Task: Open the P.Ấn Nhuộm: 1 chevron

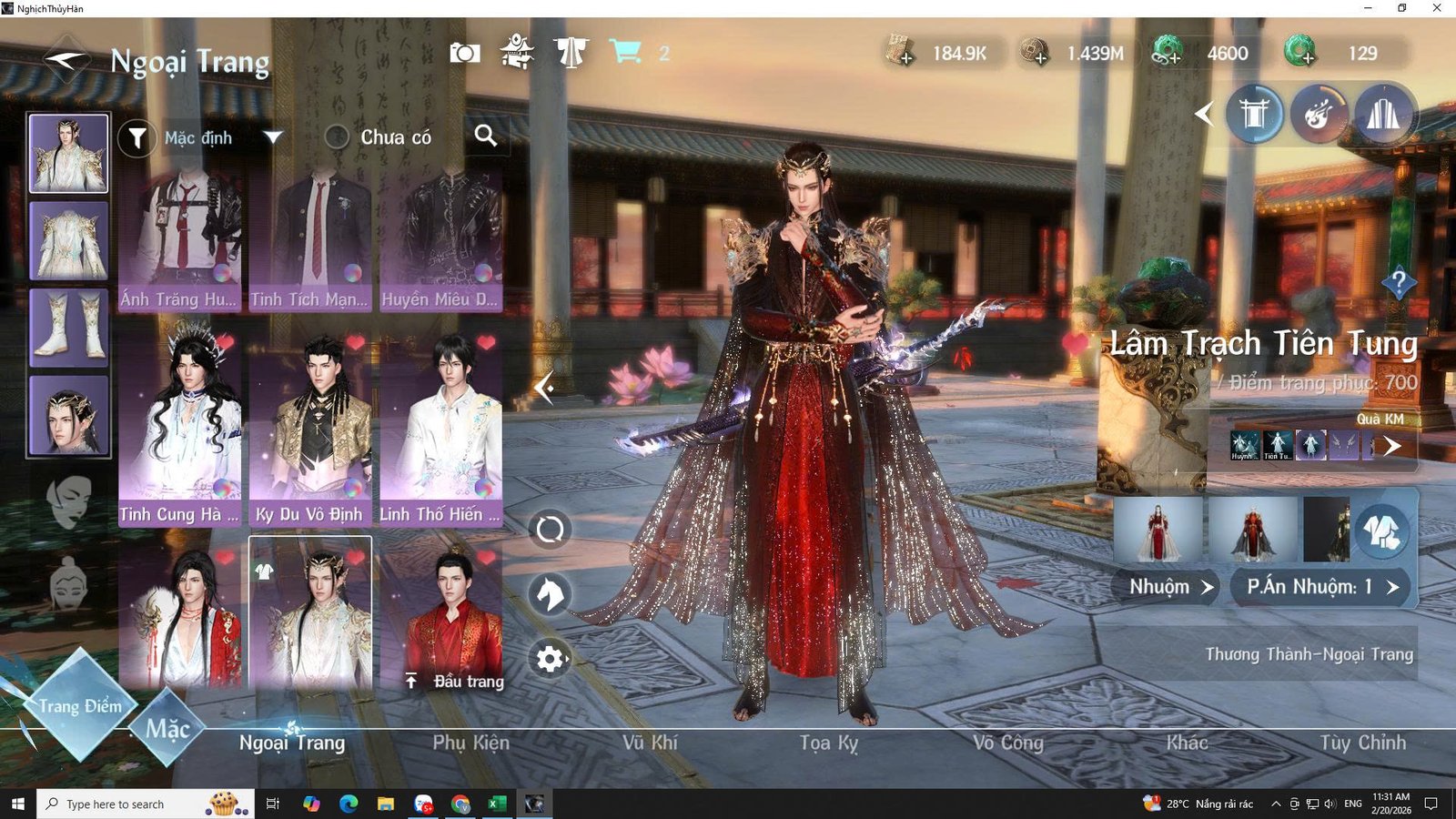Action: [1319, 586]
